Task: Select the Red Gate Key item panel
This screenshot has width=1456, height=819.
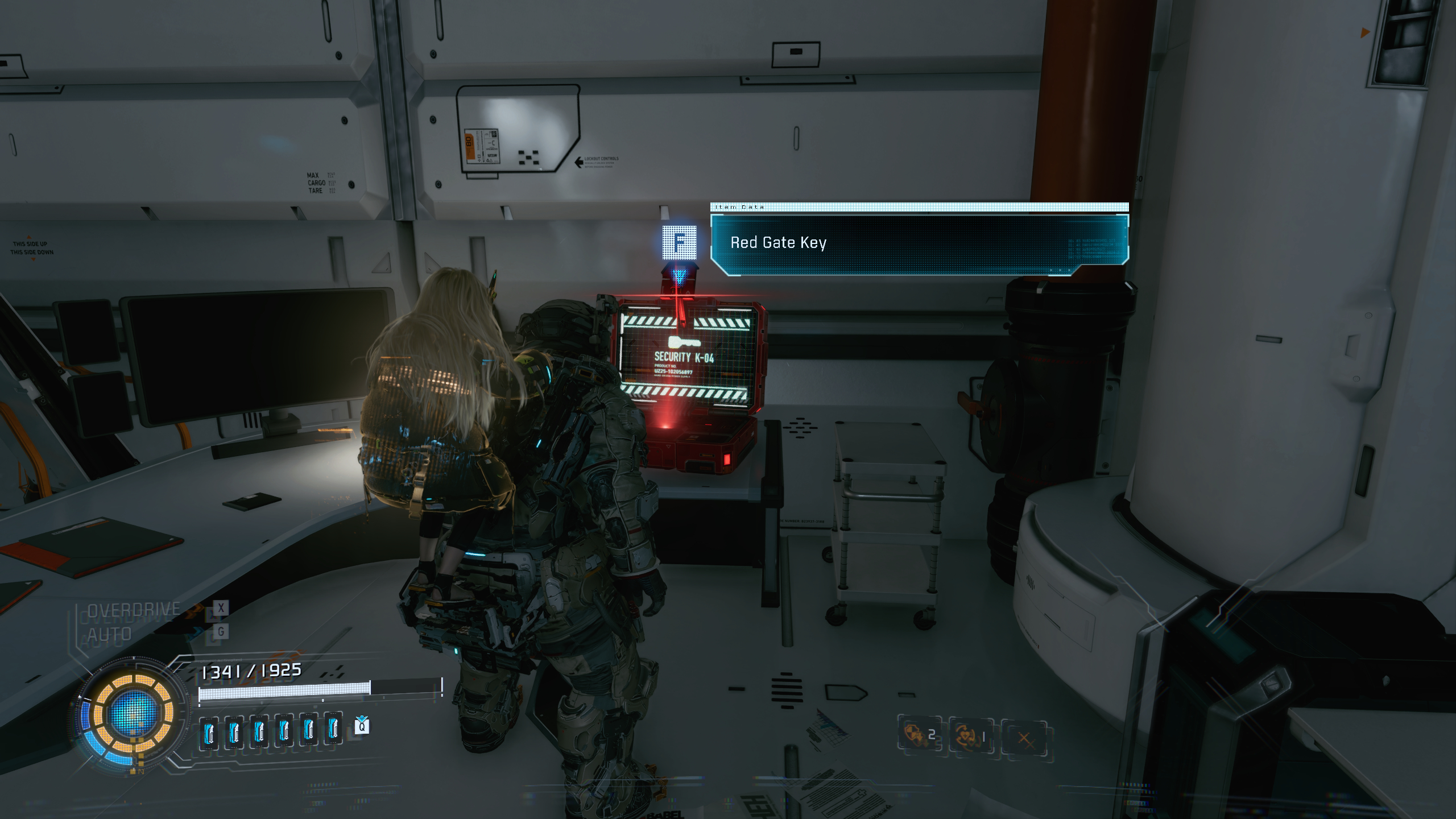Action: click(919, 243)
